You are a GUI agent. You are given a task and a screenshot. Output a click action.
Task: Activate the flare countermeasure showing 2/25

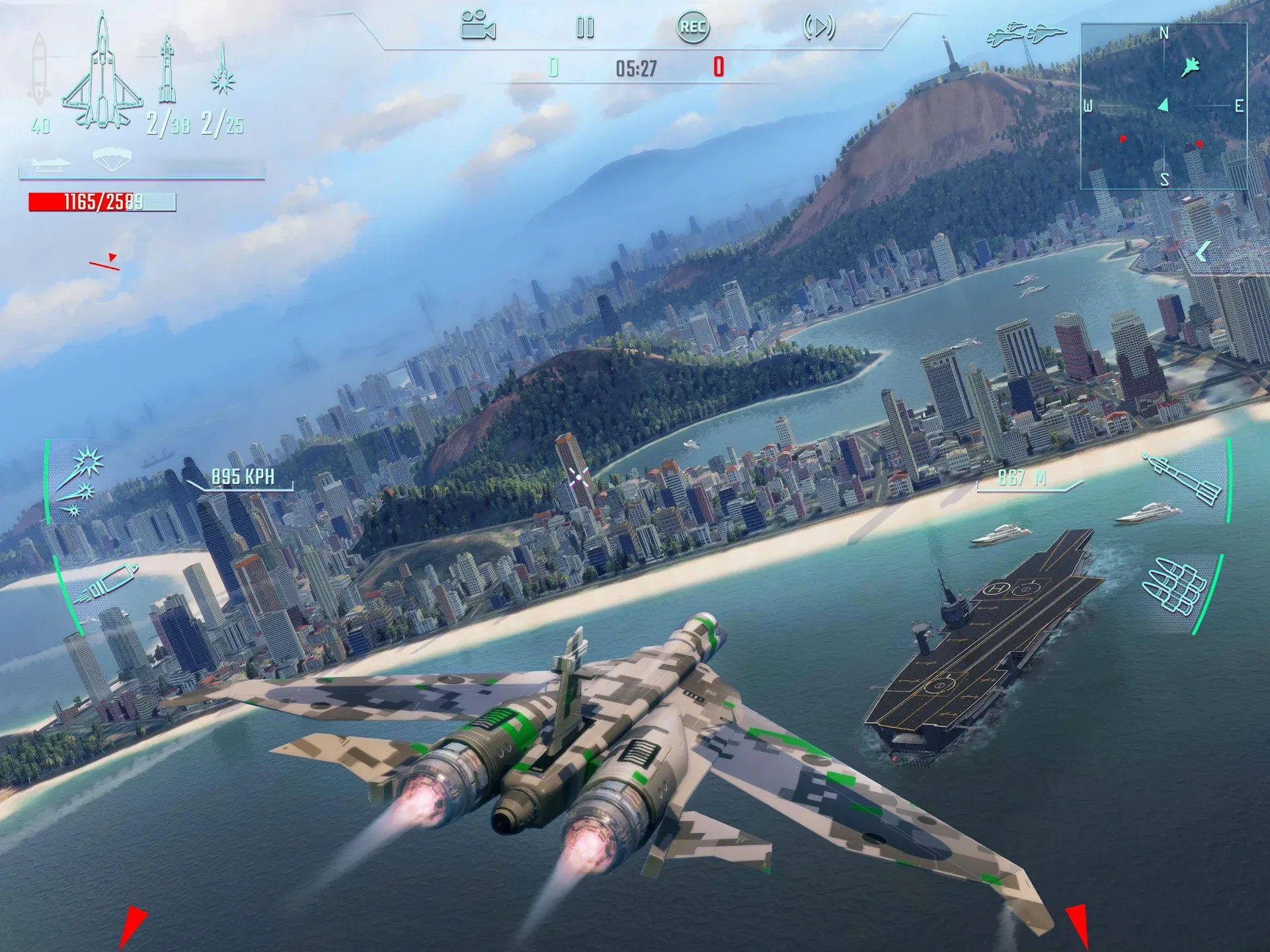point(222,79)
